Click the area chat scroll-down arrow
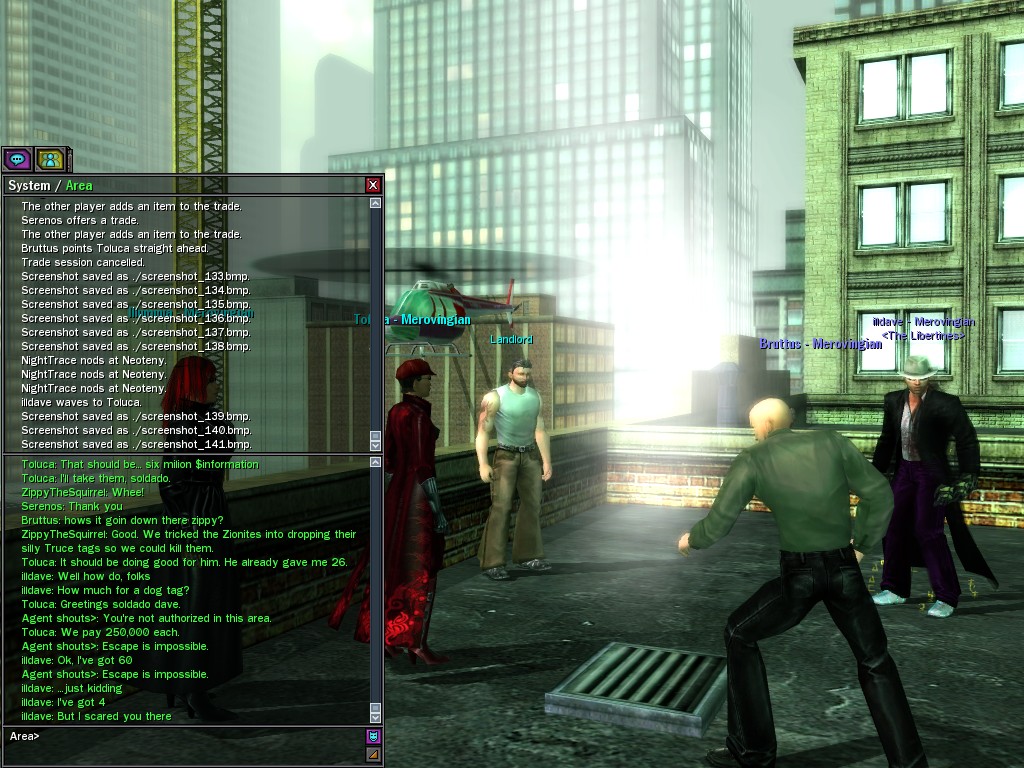Image resolution: width=1024 pixels, height=768 pixels. click(376, 716)
